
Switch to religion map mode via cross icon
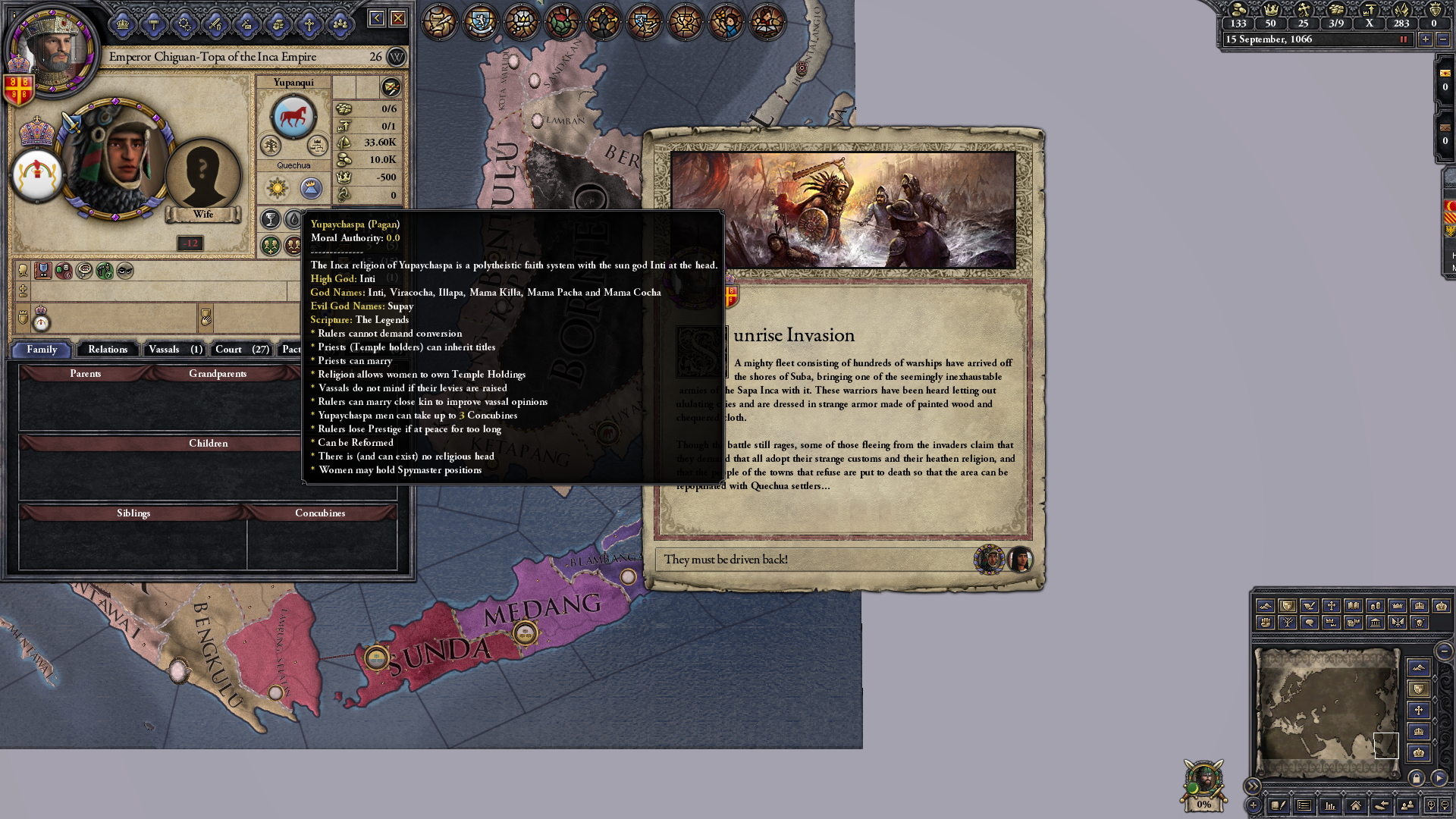1418,708
